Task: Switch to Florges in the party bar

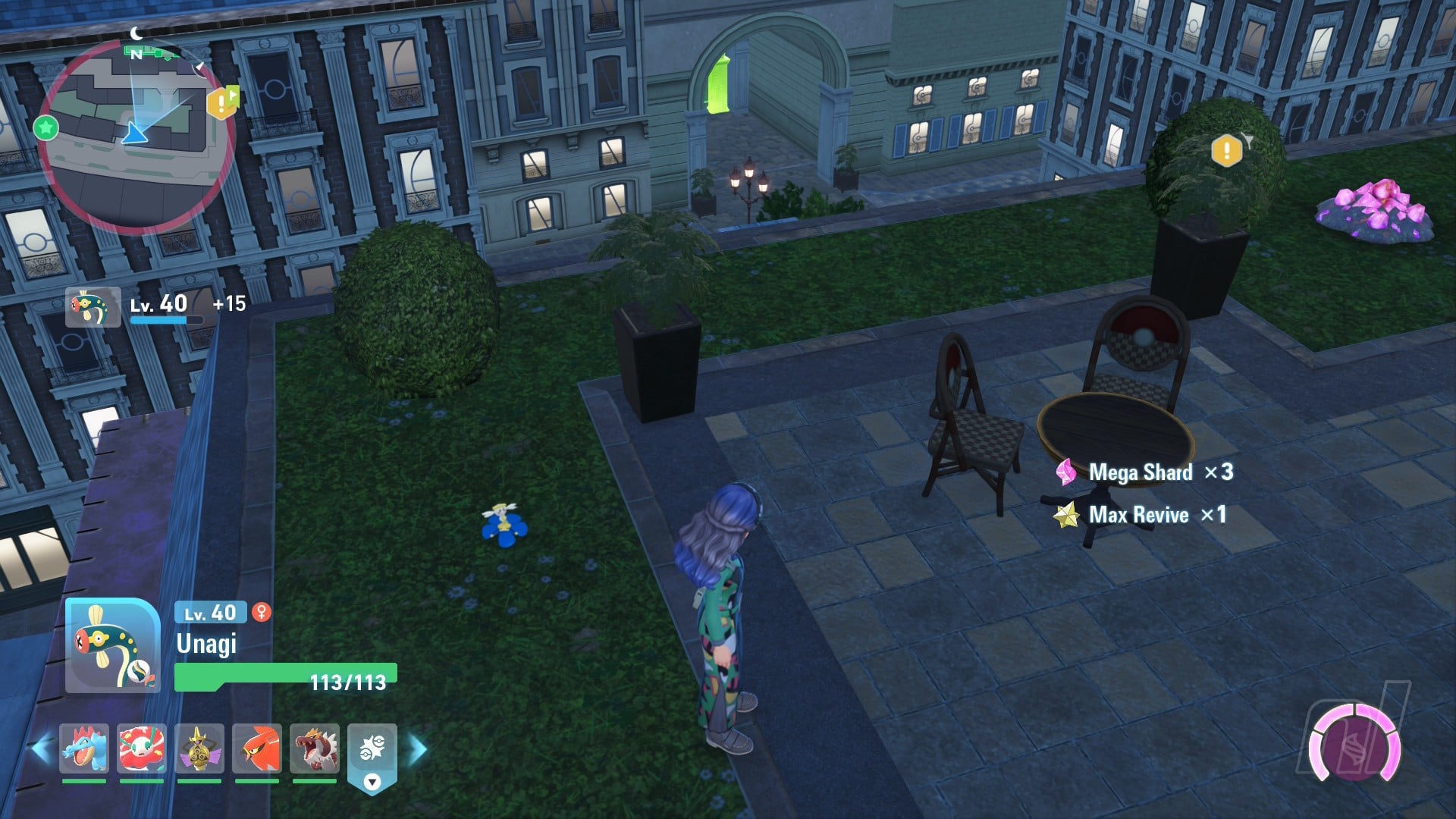Action: pos(142,748)
